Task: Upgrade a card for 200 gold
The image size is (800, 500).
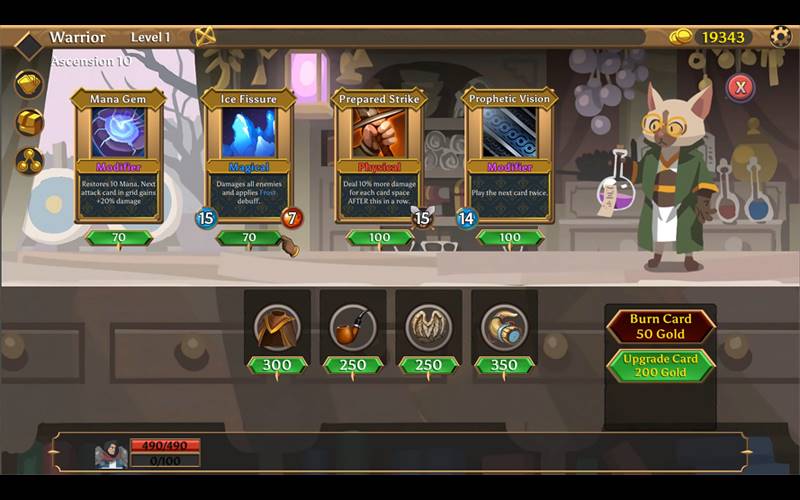Action: (x=660, y=365)
